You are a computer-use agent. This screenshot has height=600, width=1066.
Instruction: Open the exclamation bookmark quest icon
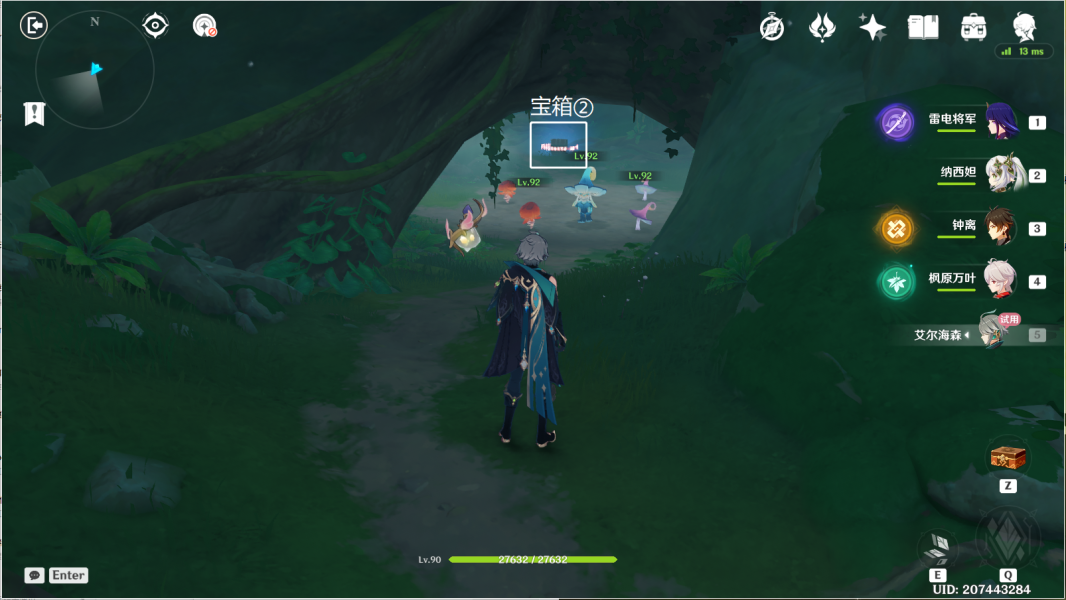(35, 113)
